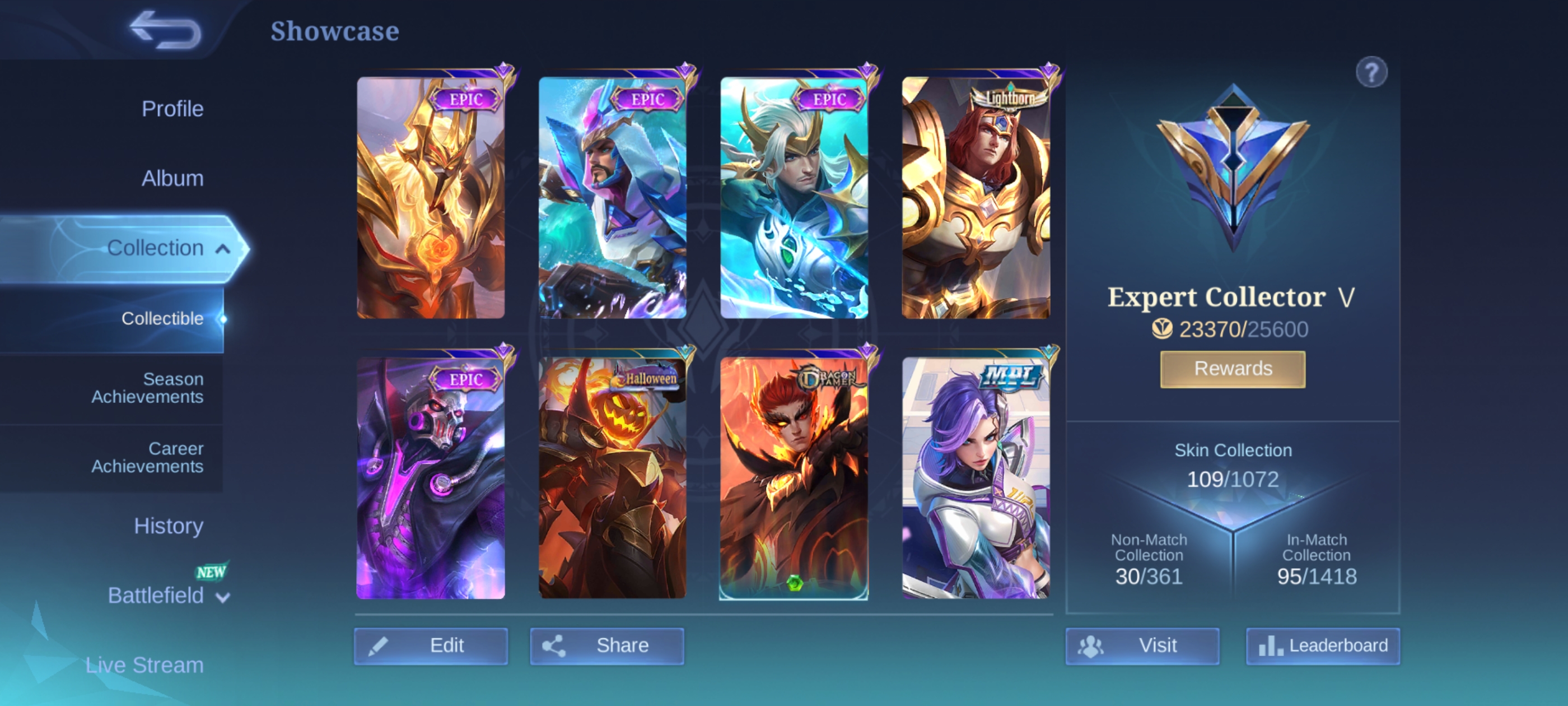Screen dimensions: 1568x706
Task: Open the Profile tab
Action: click(x=172, y=109)
